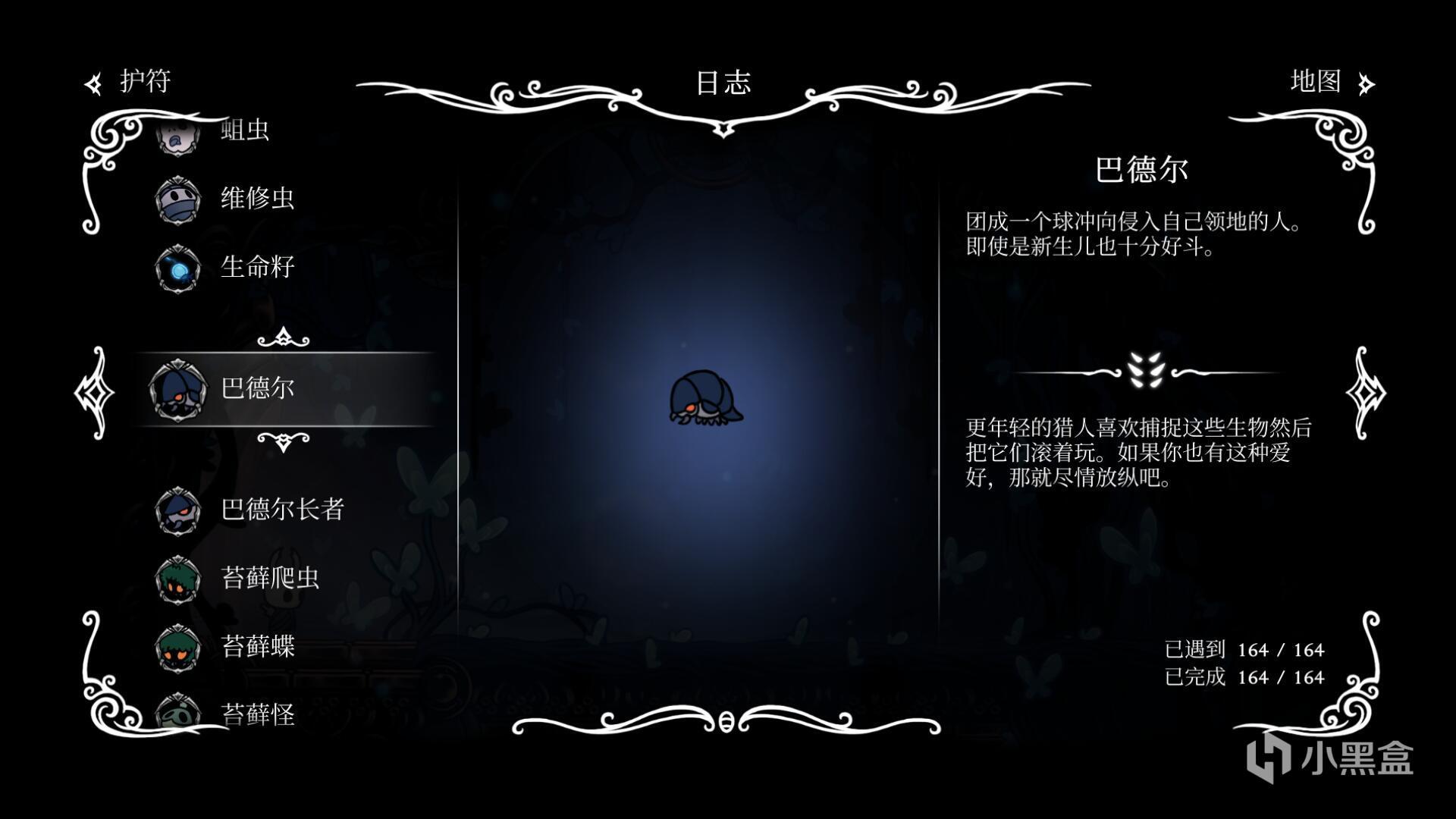The image size is (1456, 819).
Task: Open the 巴德尔长者 journal entry
Action: (281, 510)
